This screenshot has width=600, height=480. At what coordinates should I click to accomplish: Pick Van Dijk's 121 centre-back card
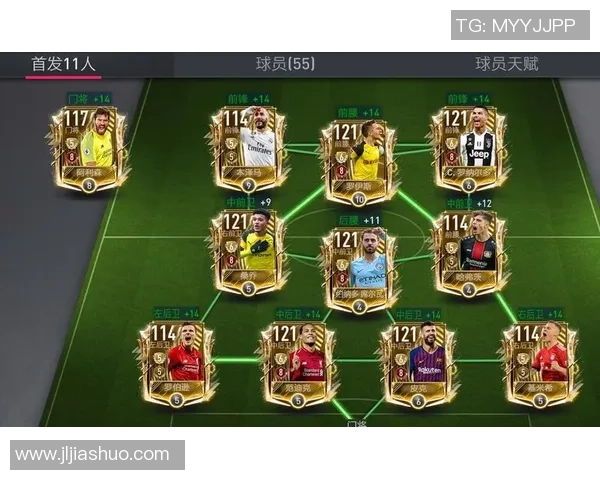pos(297,362)
